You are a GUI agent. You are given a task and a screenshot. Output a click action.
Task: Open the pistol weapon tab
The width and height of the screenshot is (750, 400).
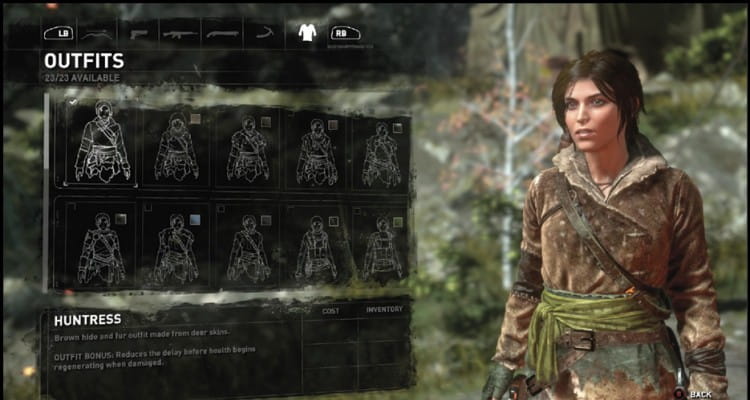138,32
